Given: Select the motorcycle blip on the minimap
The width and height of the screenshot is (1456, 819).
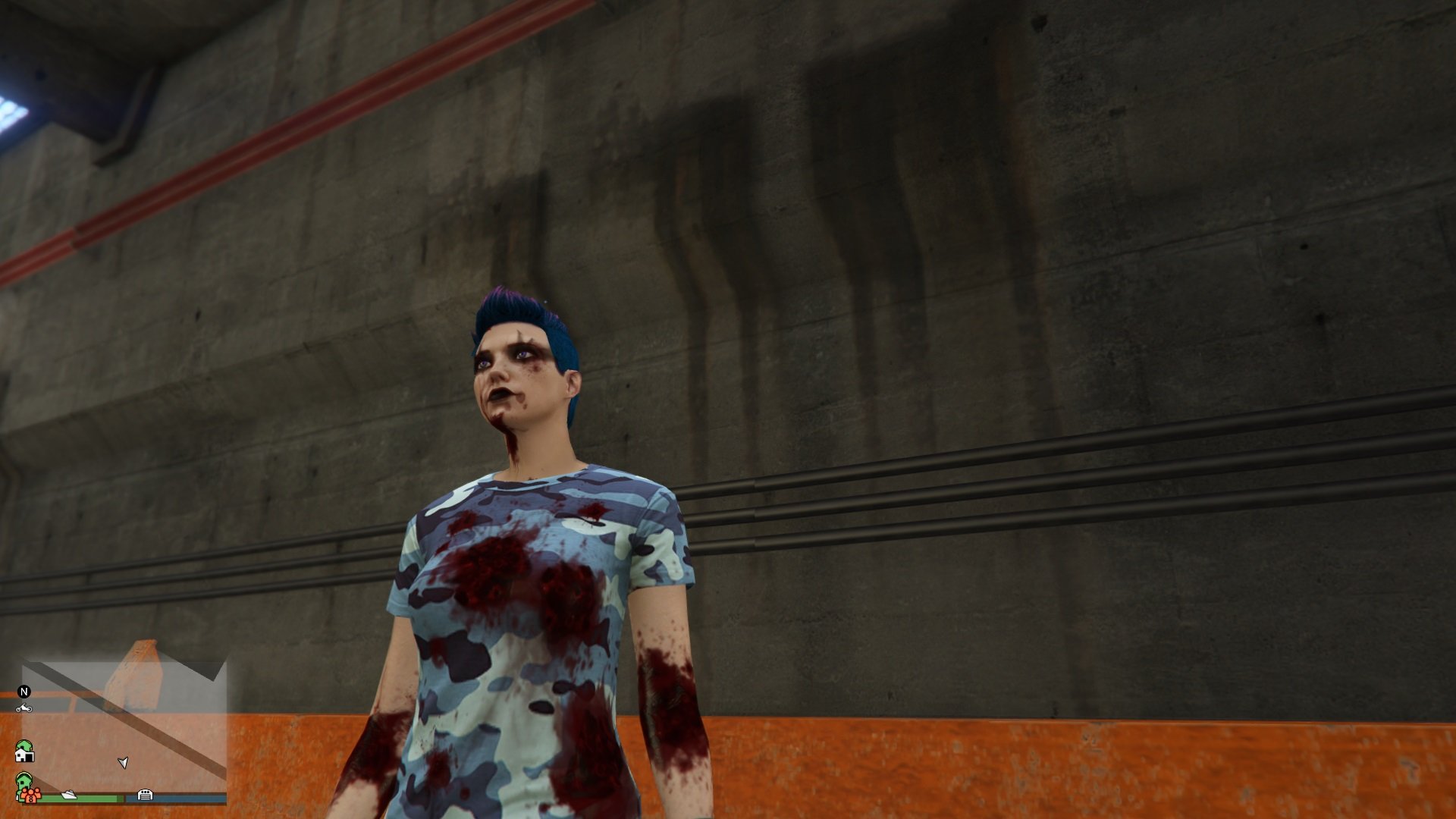Looking at the screenshot, I should [x=24, y=708].
